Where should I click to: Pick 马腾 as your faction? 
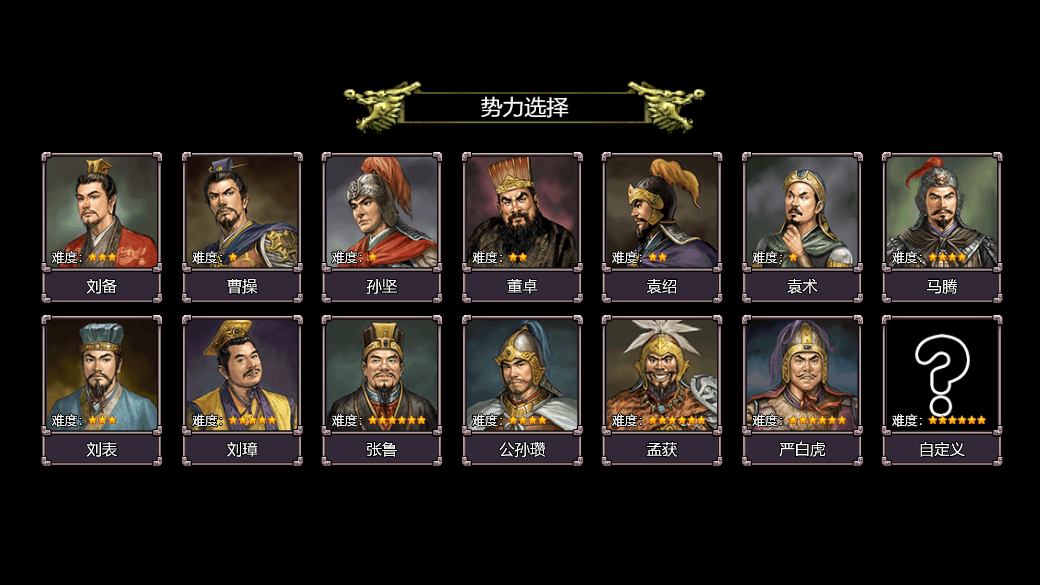[x=941, y=212]
